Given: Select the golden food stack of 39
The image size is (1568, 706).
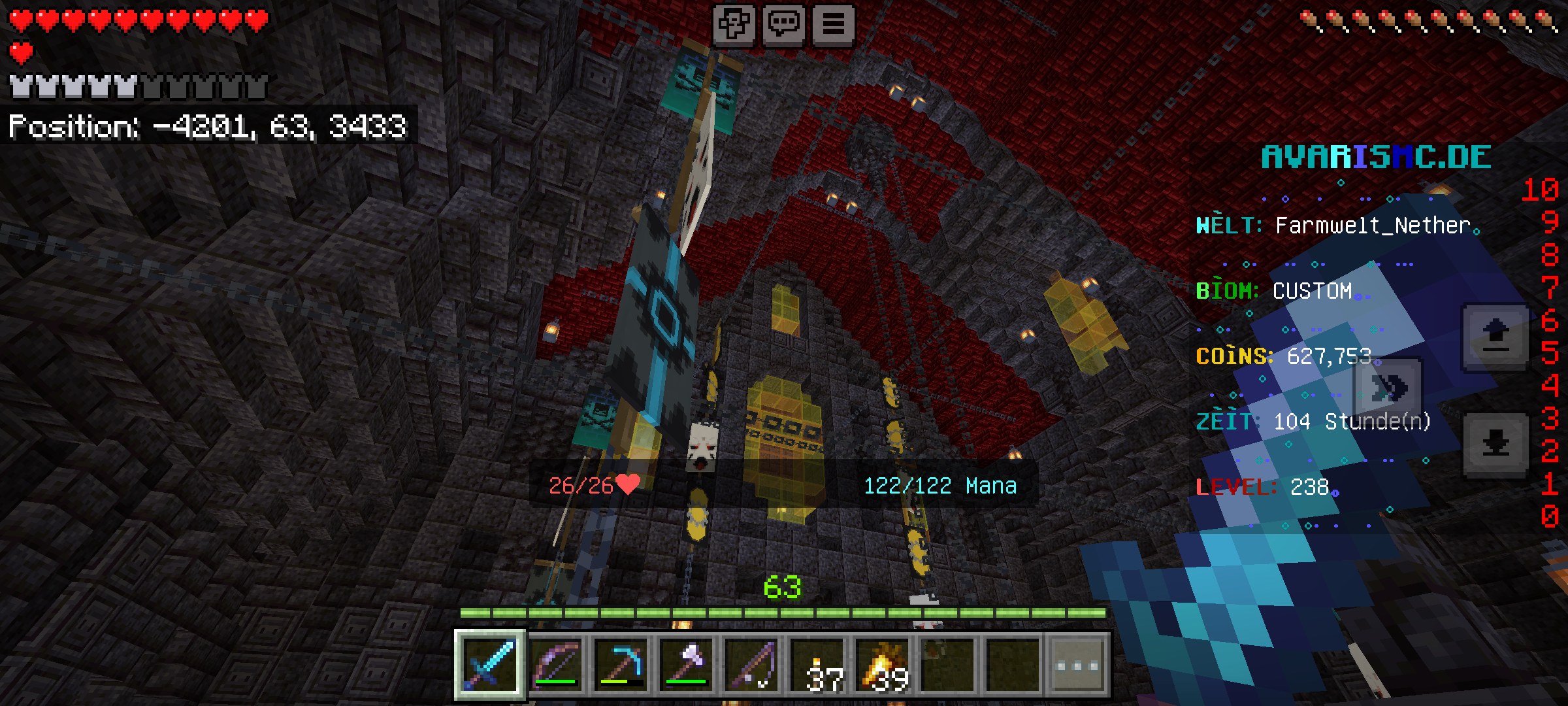Looking at the screenshot, I should pos(883,665).
